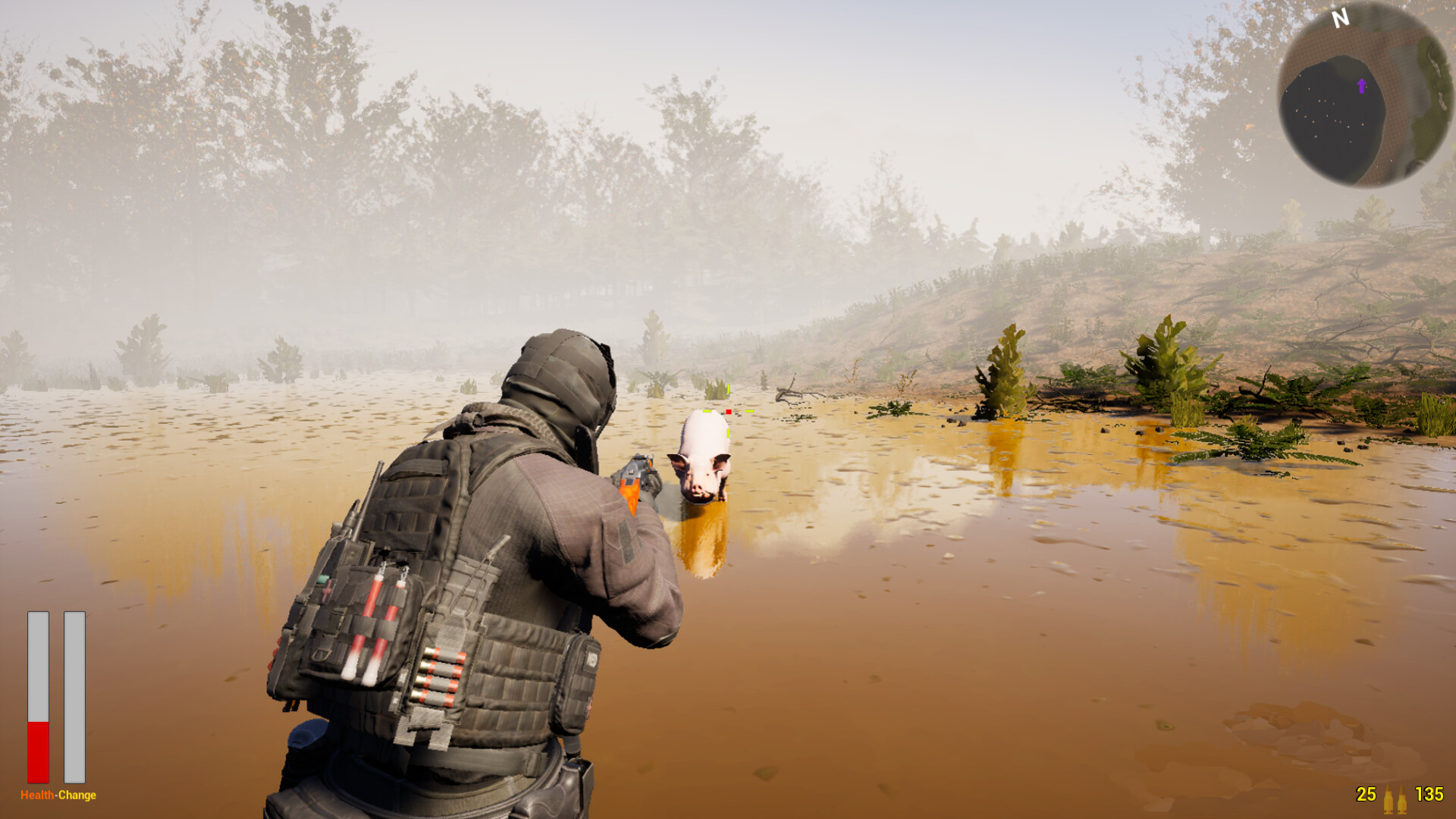Click the yellow 25 ammo number
Viewport: 1456px width, 819px height.
1366,795
